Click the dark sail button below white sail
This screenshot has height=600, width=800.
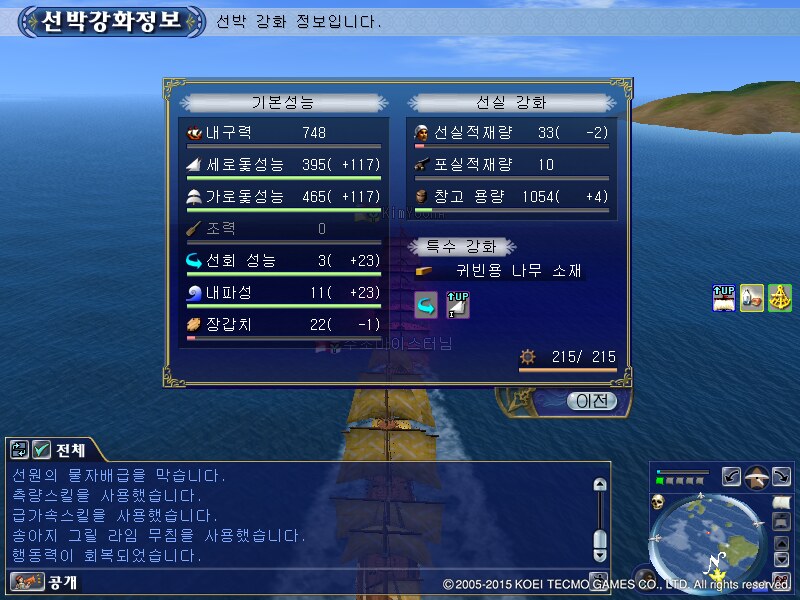(783, 522)
